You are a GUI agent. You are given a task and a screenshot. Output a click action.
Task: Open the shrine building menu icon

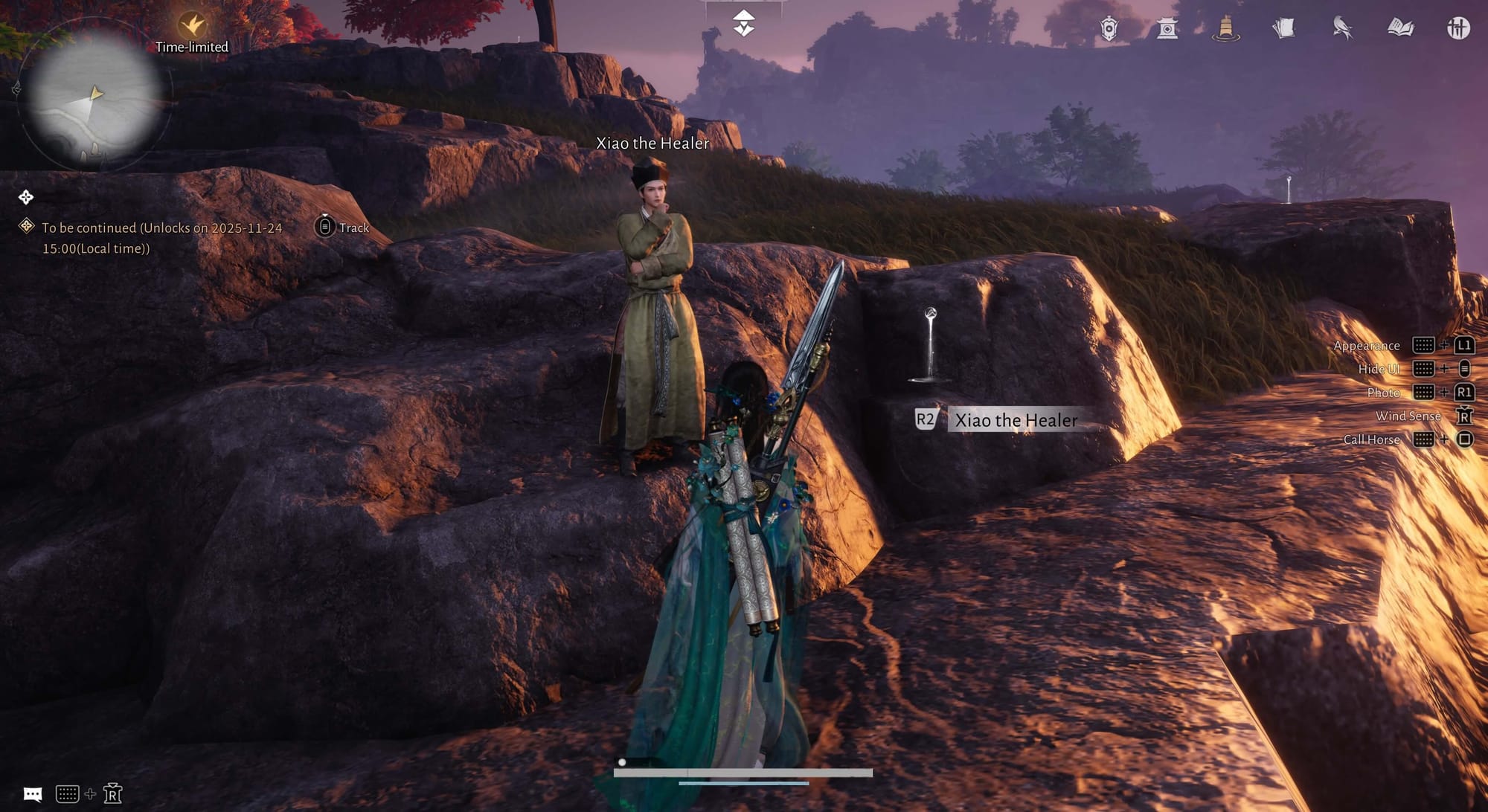(x=1167, y=29)
